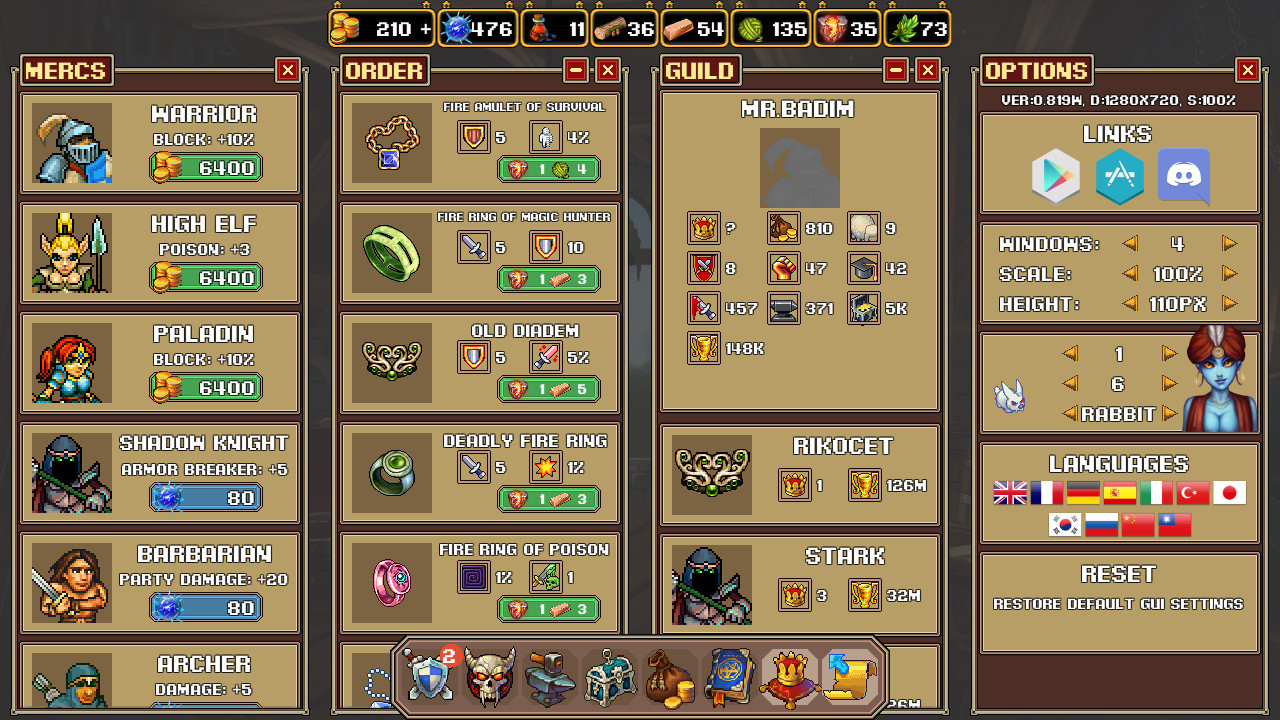Image resolution: width=1280 pixels, height=720 pixels.
Task: Select the crown on pillow icon
Action: (789, 678)
